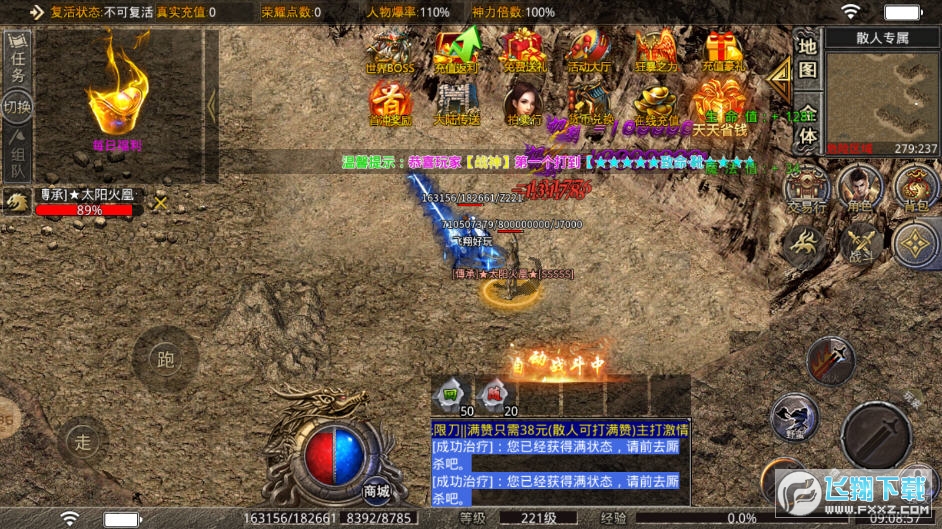Open the 背包 bag

point(914,187)
